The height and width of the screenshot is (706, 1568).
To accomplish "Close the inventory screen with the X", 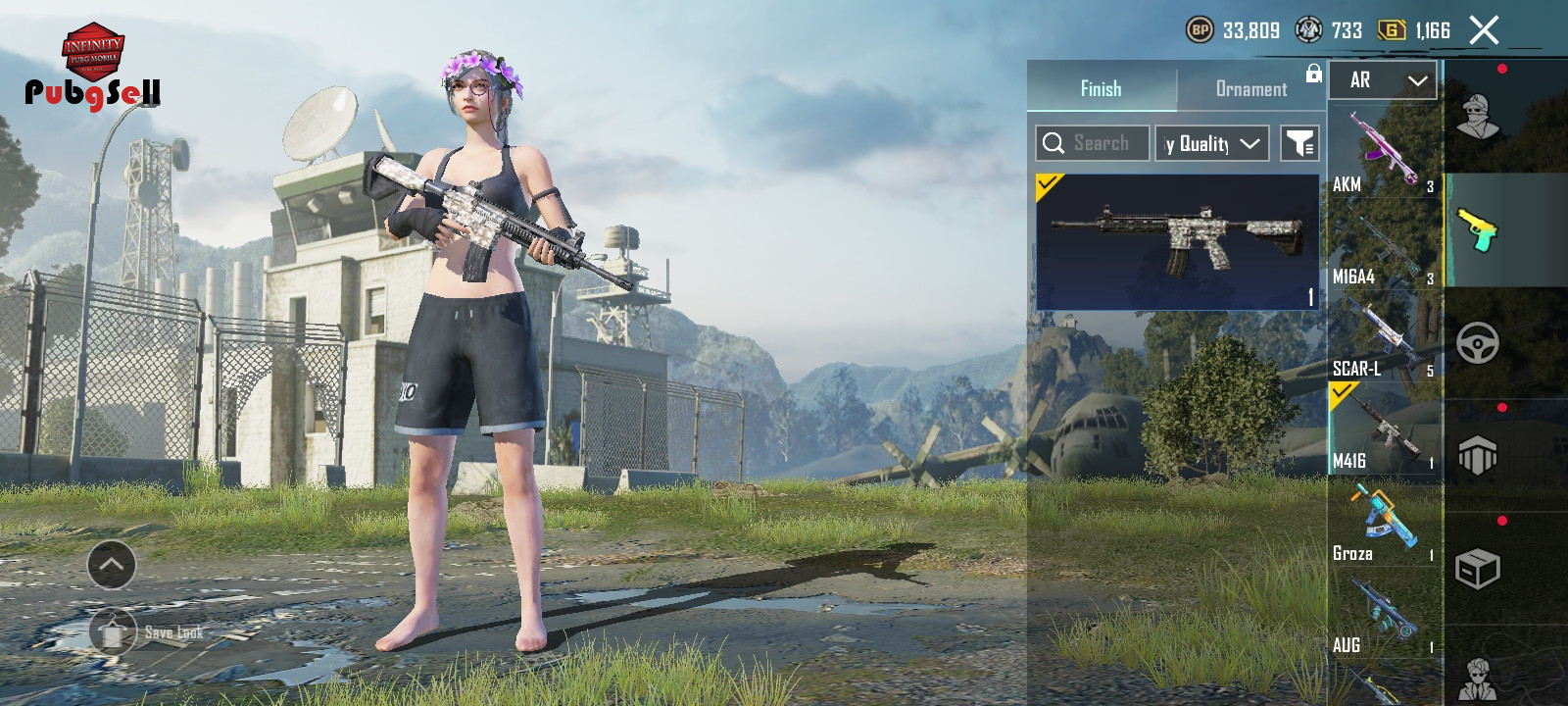I will [1484, 30].
